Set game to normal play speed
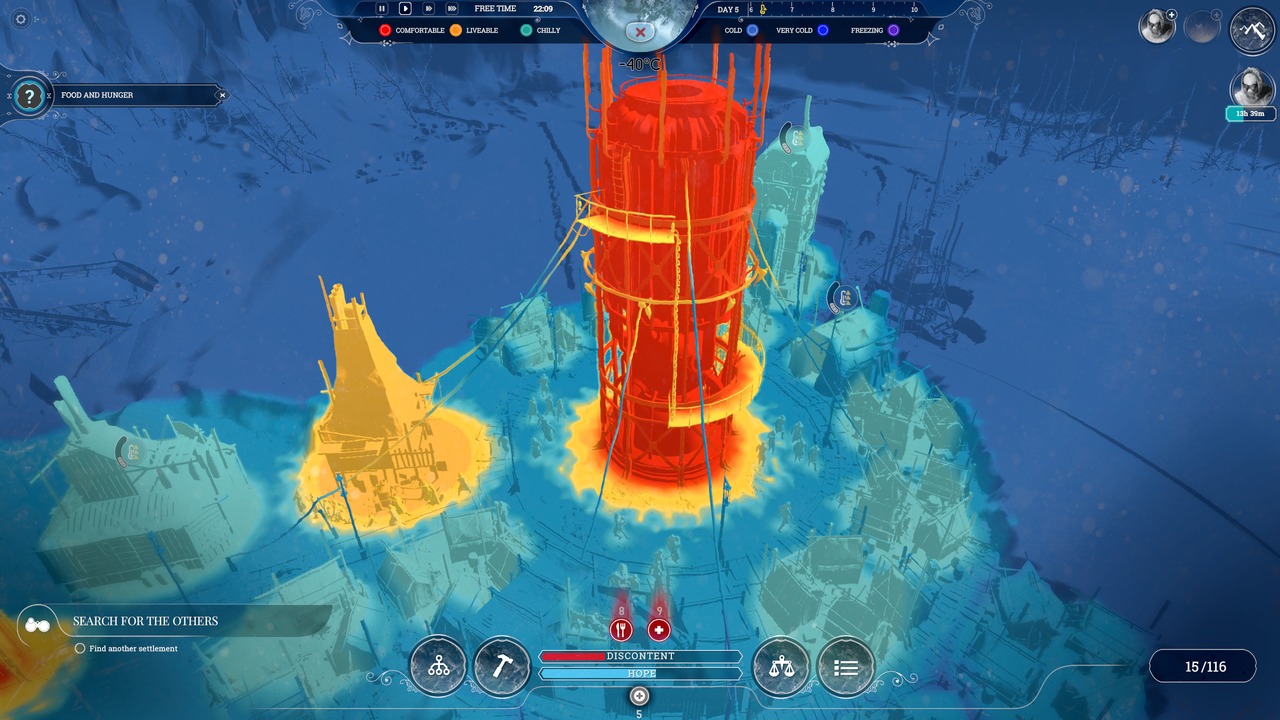The width and height of the screenshot is (1280, 720). [x=405, y=8]
